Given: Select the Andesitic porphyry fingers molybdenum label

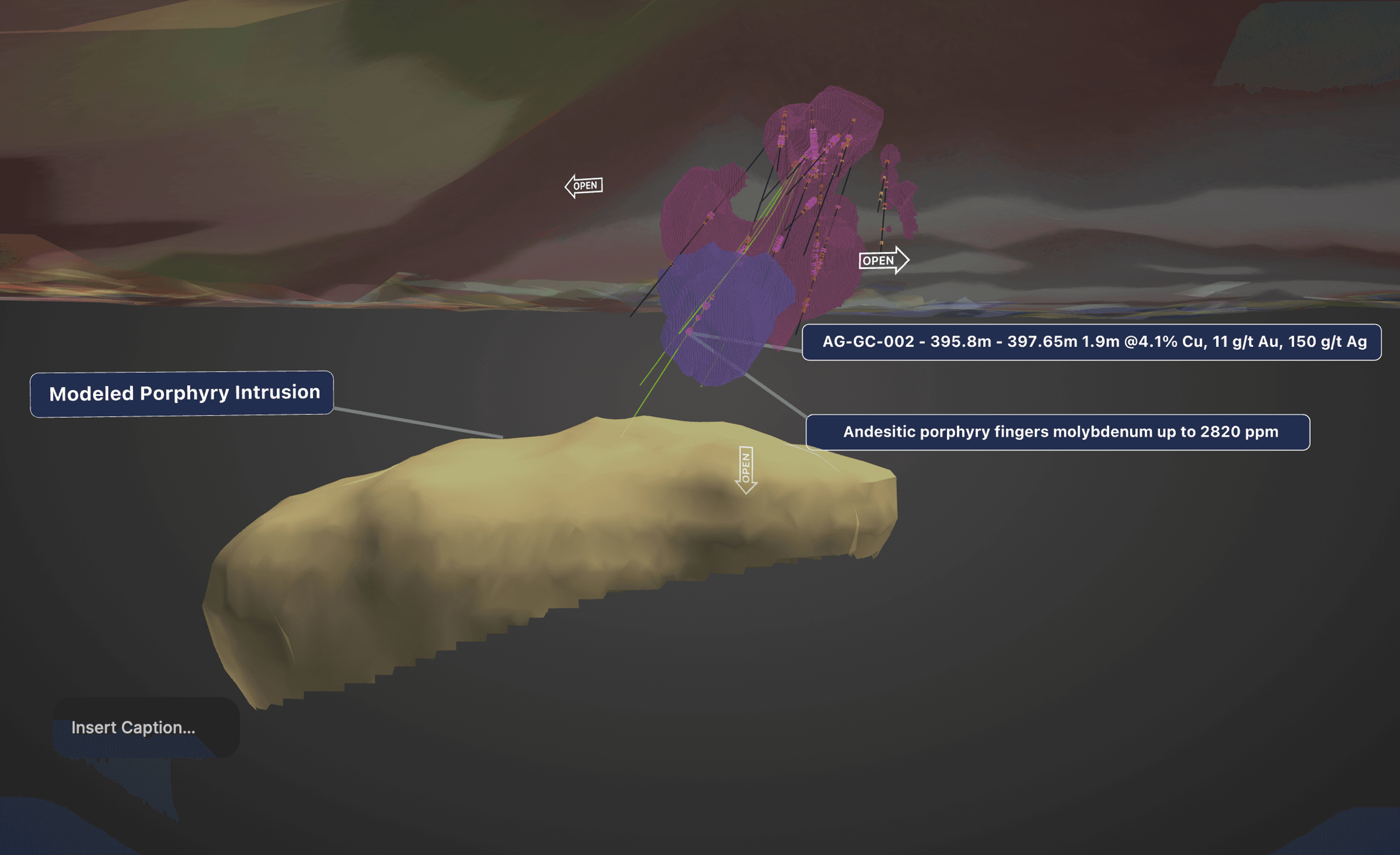Looking at the screenshot, I should coord(1058,432).
